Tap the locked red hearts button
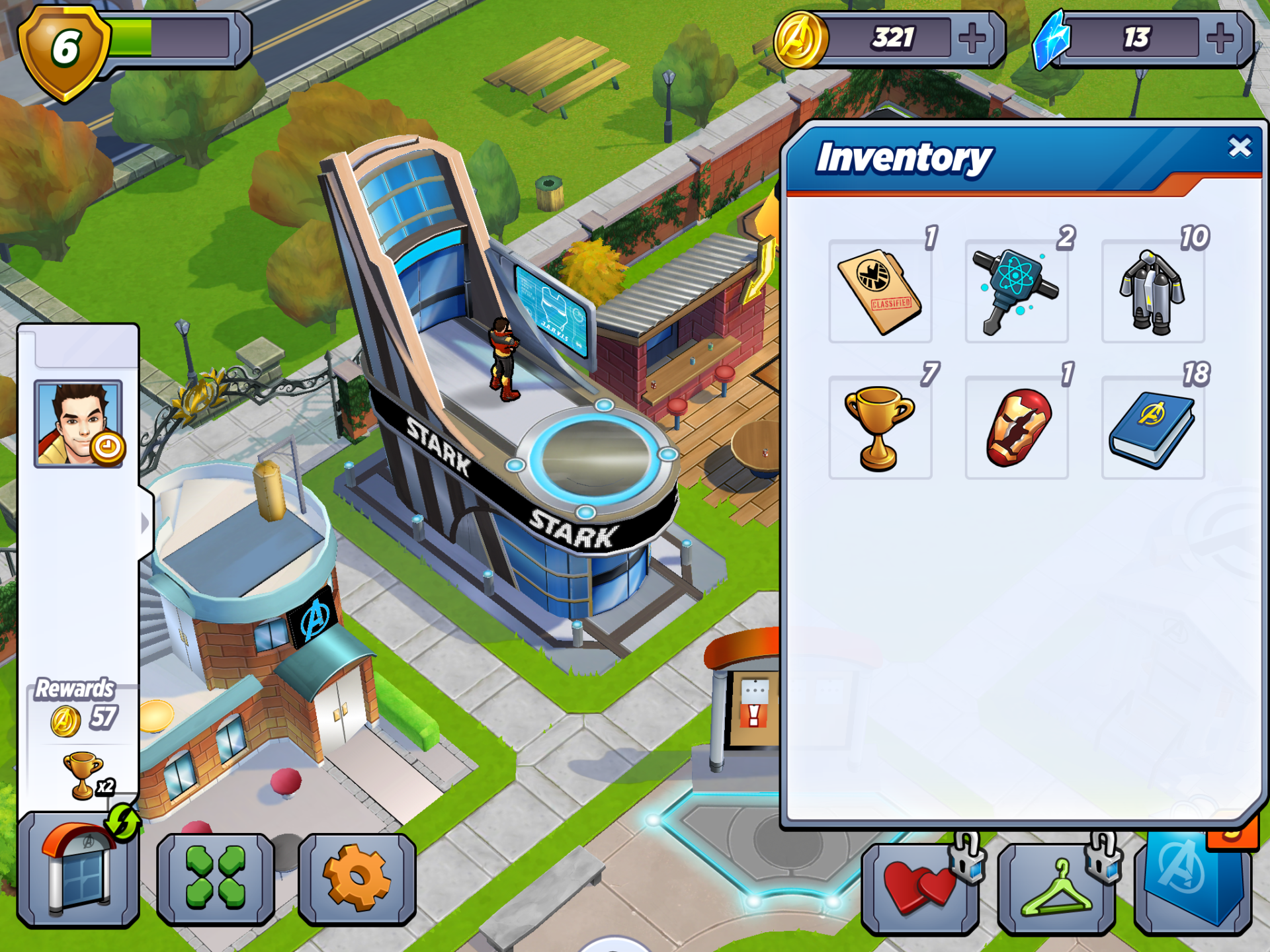This screenshot has height=952, width=1270. tap(920, 887)
